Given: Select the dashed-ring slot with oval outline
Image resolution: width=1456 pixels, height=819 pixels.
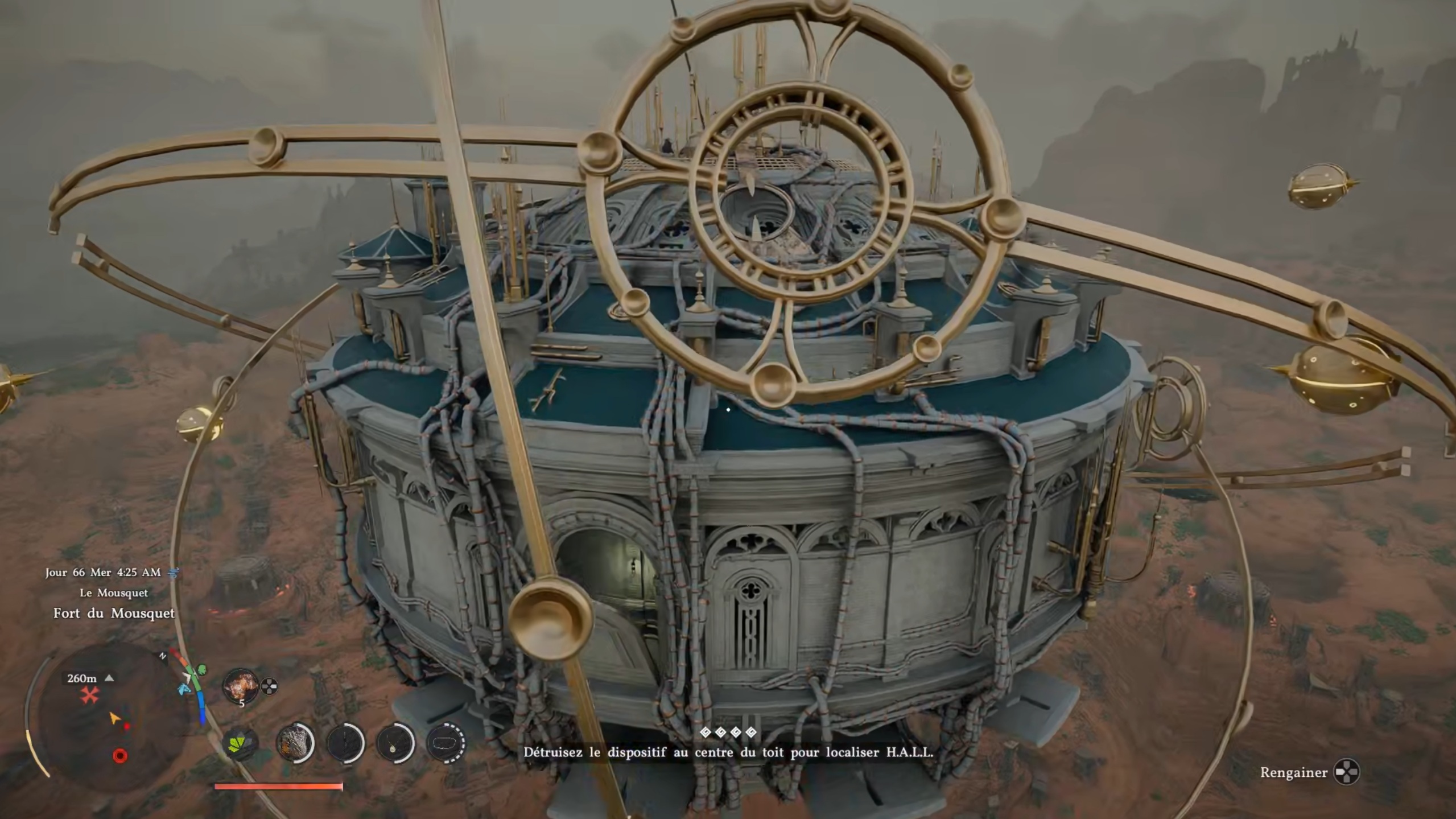Looking at the screenshot, I should click(446, 743).
